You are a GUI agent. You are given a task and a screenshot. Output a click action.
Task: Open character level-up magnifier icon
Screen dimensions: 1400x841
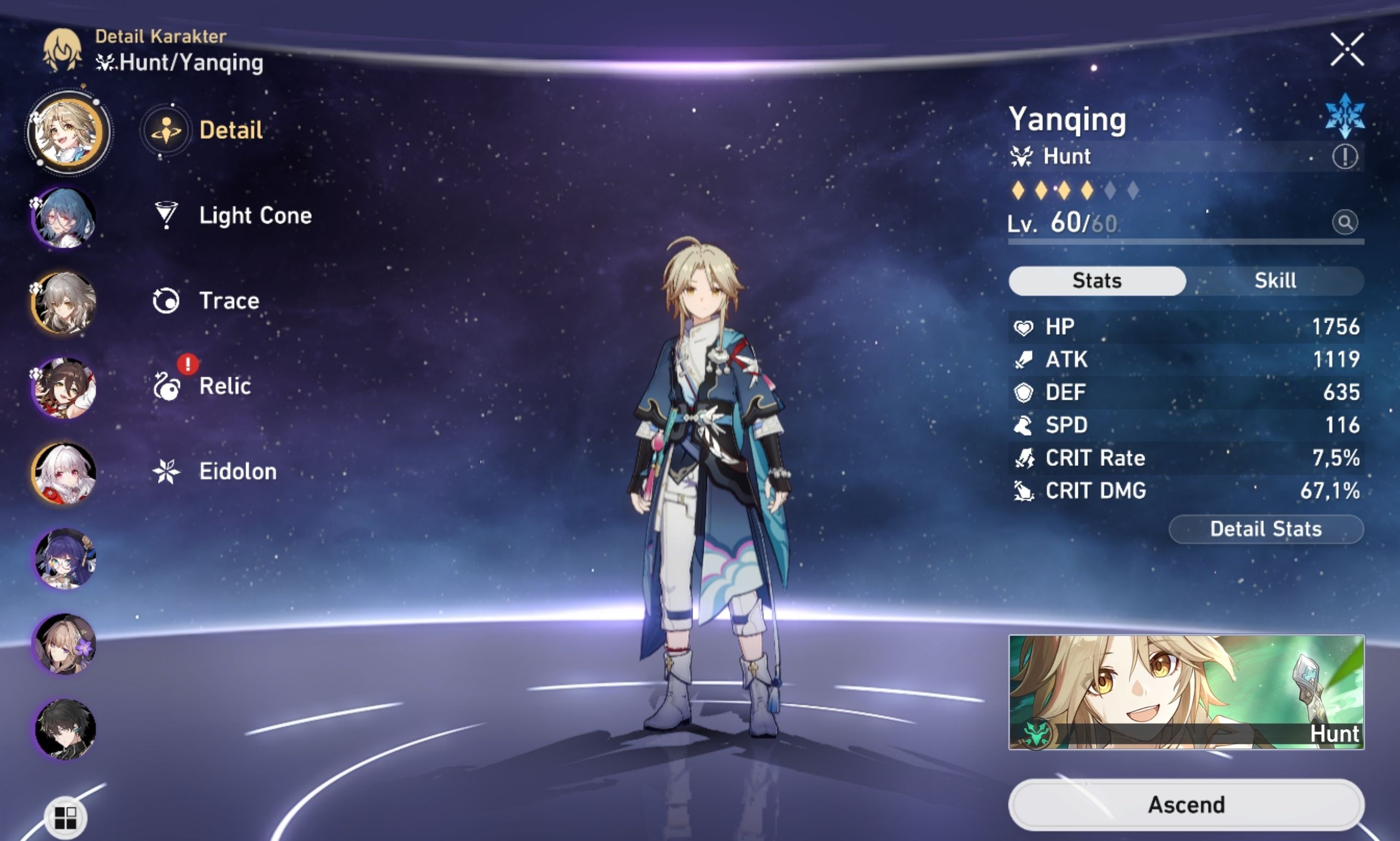pos(1346,222)
